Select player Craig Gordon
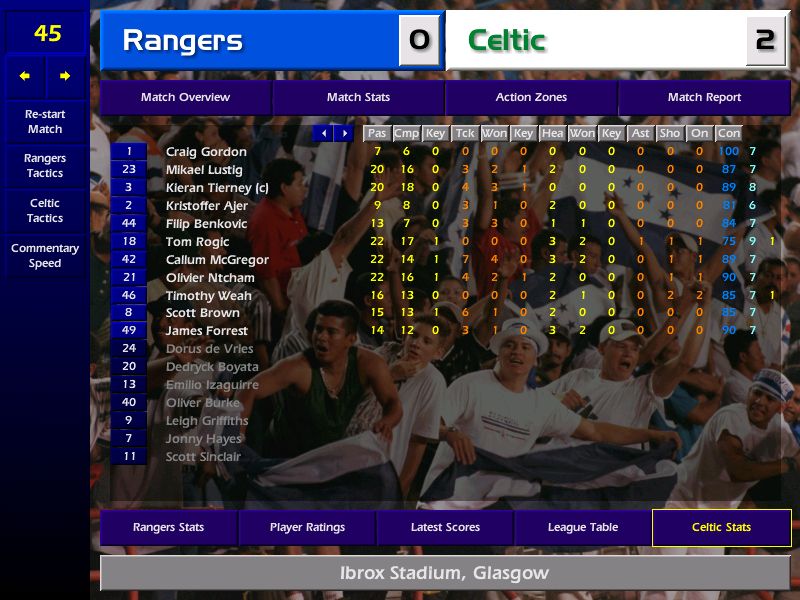The height and width of the screenshot is (600, 800). [x=206, y=152]
